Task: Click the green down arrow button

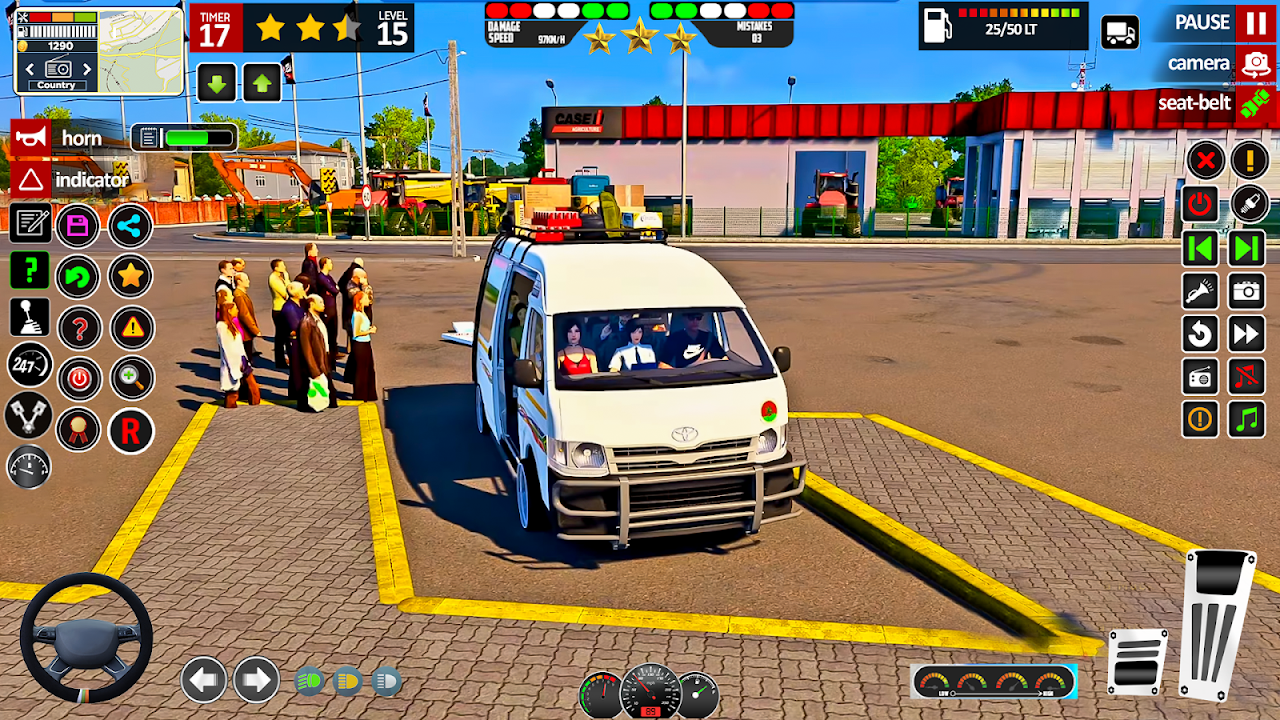Action: tap(216, 82)
